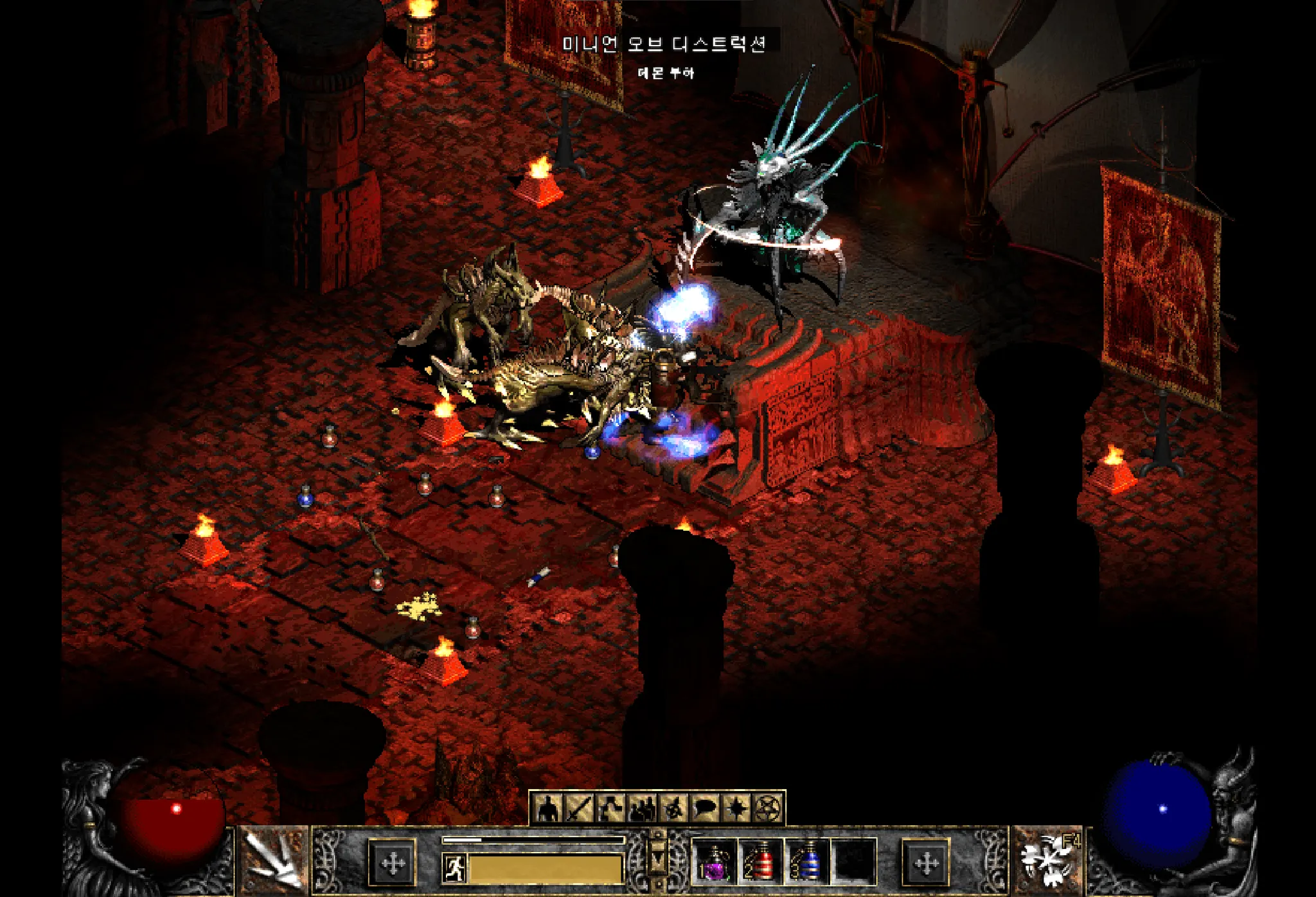The image size is (1316, 897).
Task: Drink the blue mana potion in belt
Action: point(807,861)
